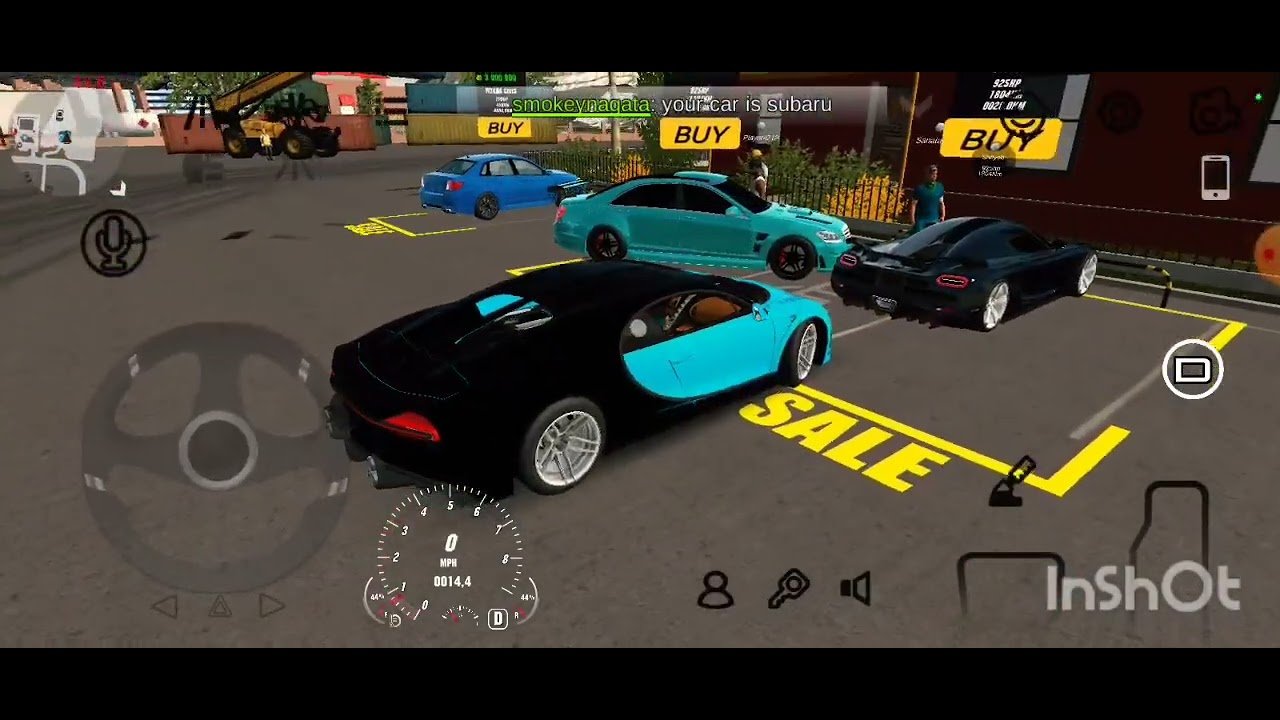Tap the brake pedal

[x=1010, y=583]
